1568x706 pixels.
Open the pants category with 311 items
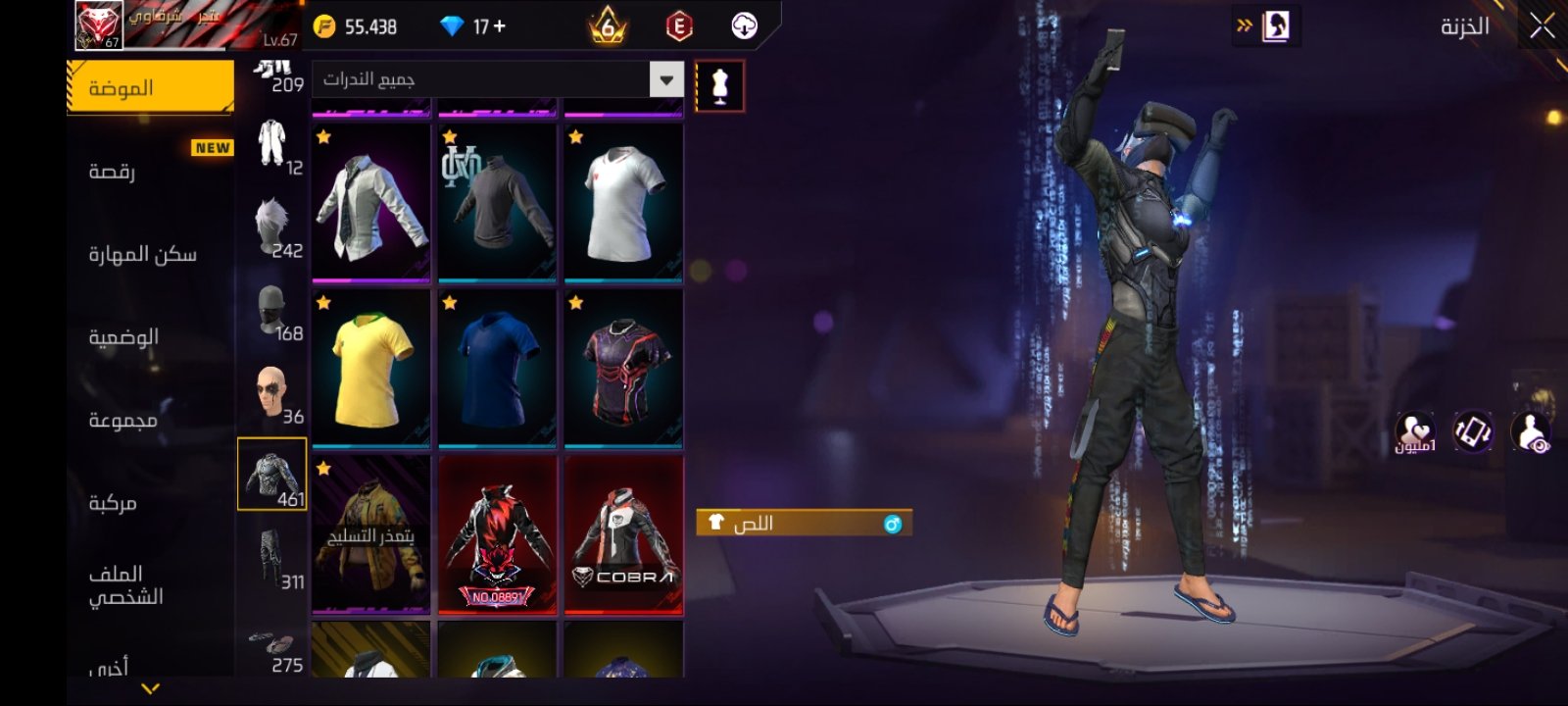click(272, 557)
